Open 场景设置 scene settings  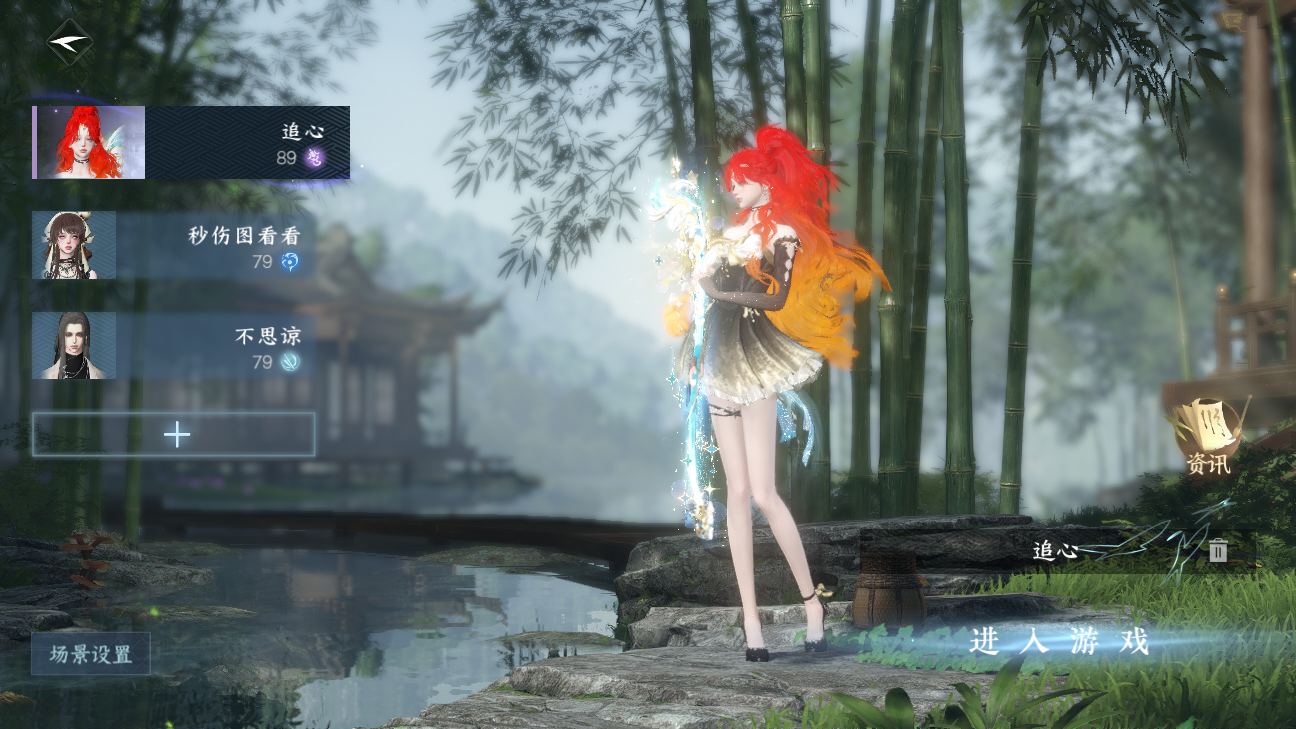click(x=91, y=654)
